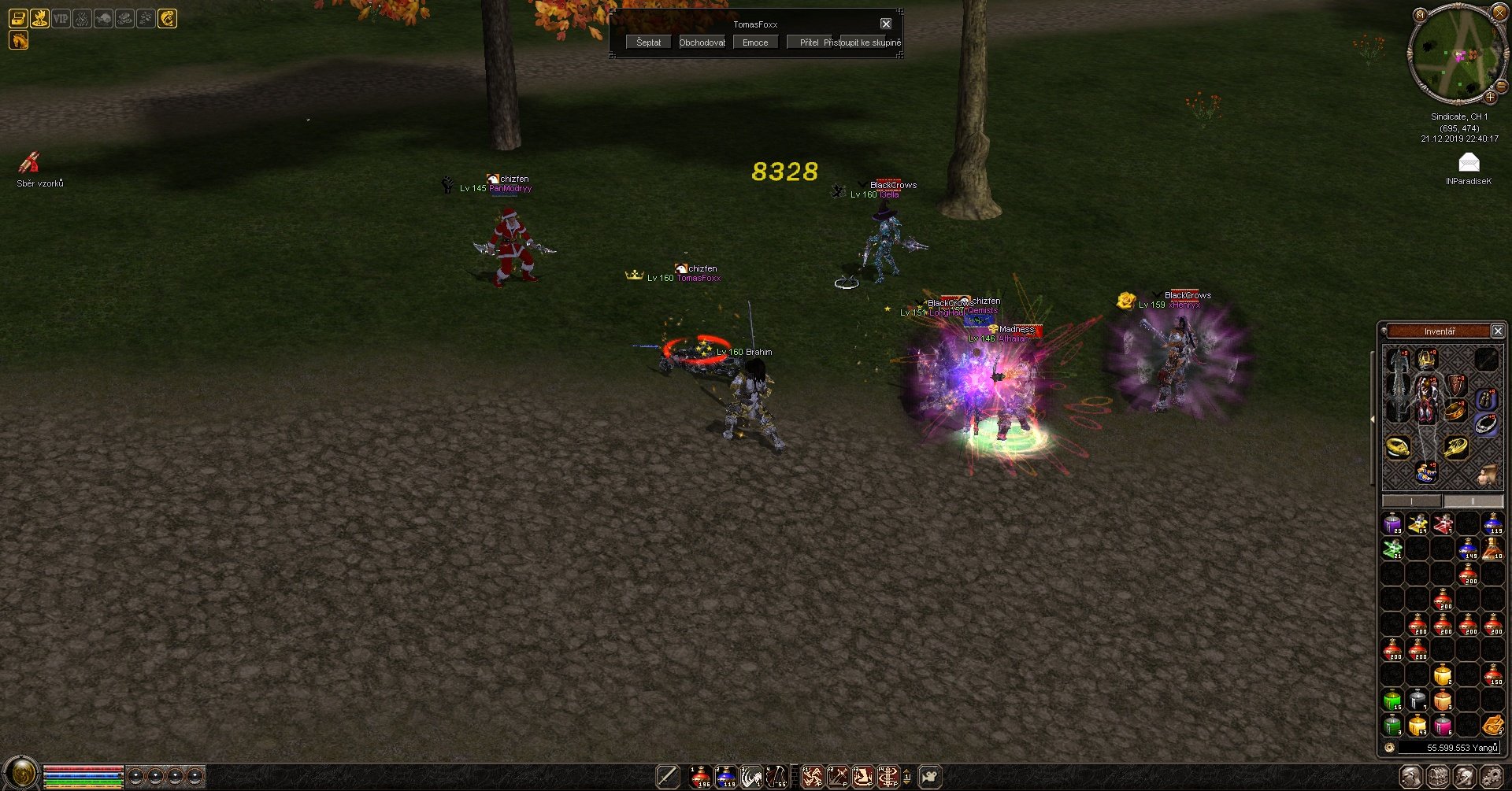Click the VIP status icon
Image resolution: width=1512 pixels, height=791 pixels.
(61, 18)
